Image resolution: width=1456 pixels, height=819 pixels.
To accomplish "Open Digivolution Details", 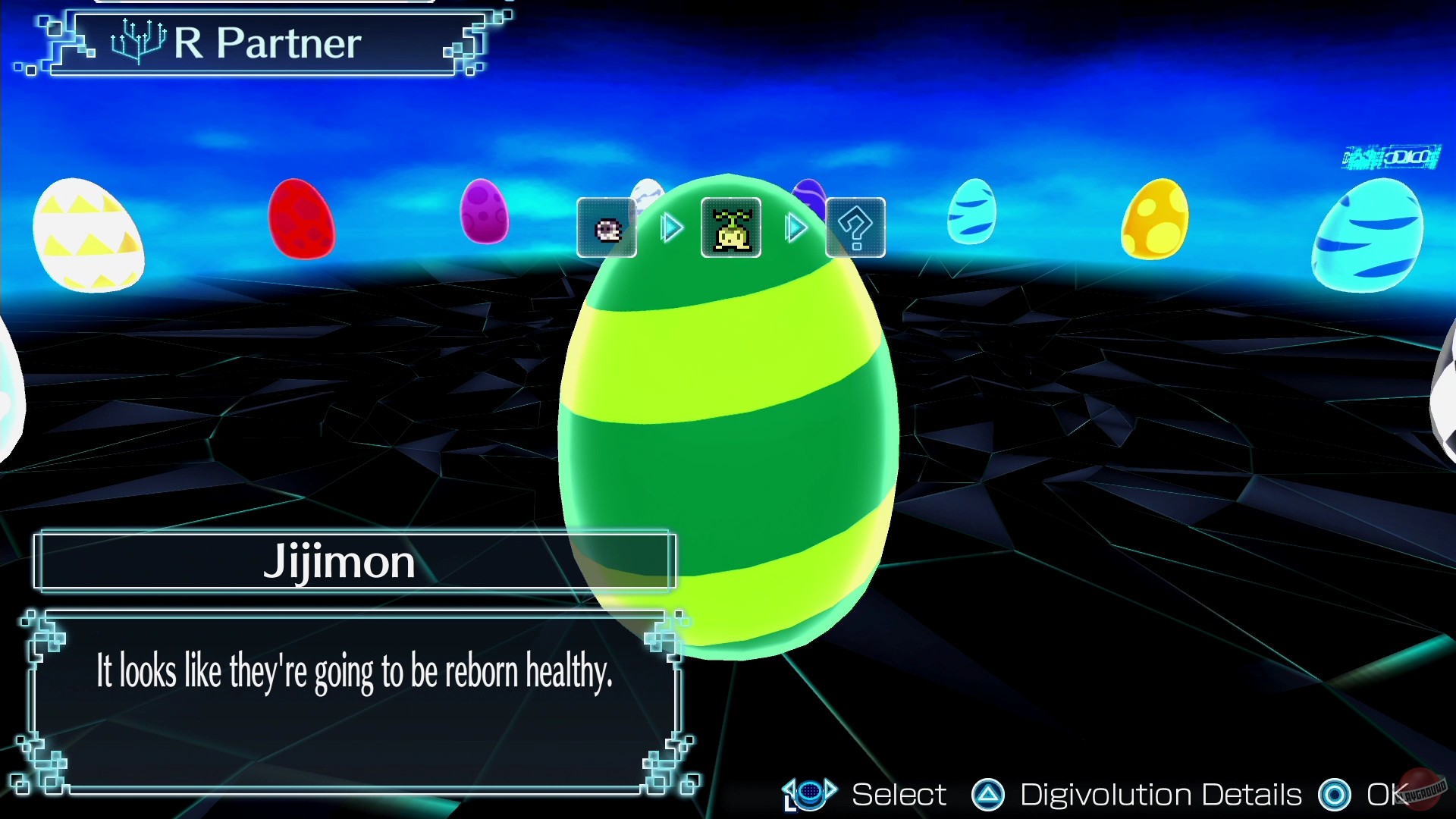I will [x=1159, y=795].
